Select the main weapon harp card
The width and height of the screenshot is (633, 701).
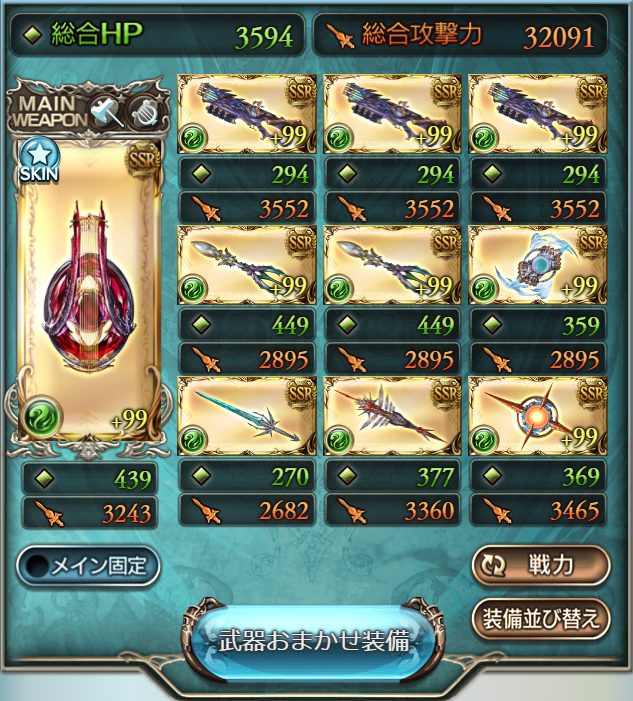click(x=90, y=290)
